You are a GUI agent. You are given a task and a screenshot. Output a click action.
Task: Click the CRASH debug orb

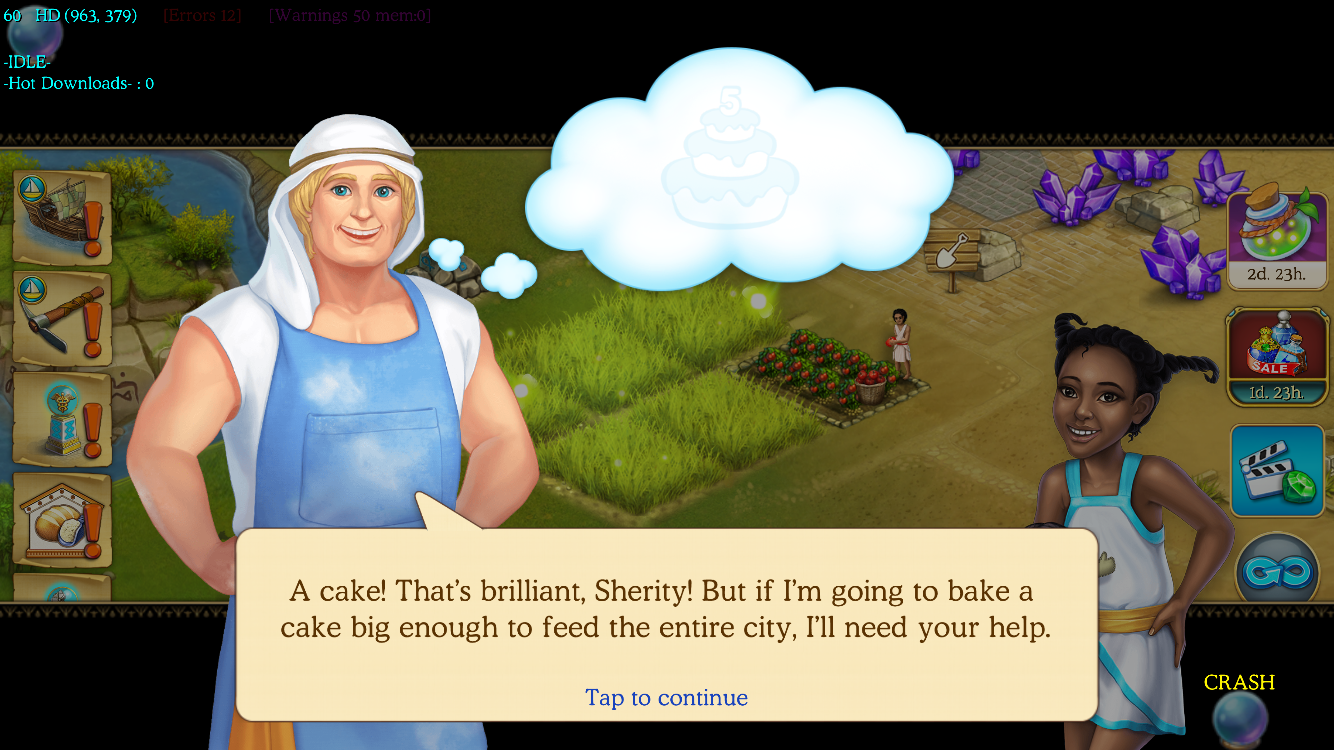(x=1240, y=715)
